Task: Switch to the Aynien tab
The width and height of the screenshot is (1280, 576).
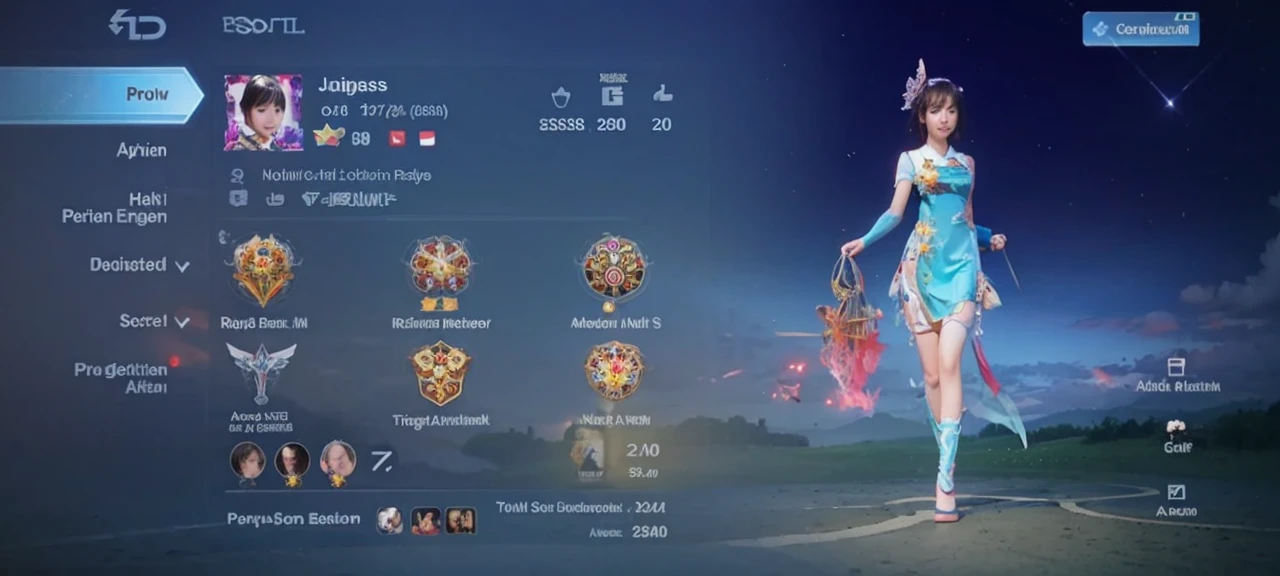Action: click(141, 150)
